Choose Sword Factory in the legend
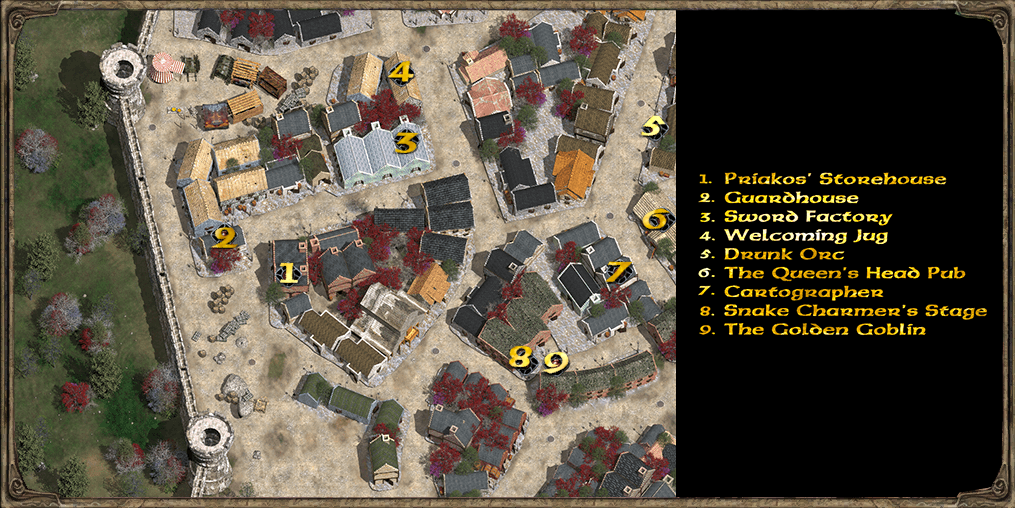1015x508 pixels. (807, 217)
